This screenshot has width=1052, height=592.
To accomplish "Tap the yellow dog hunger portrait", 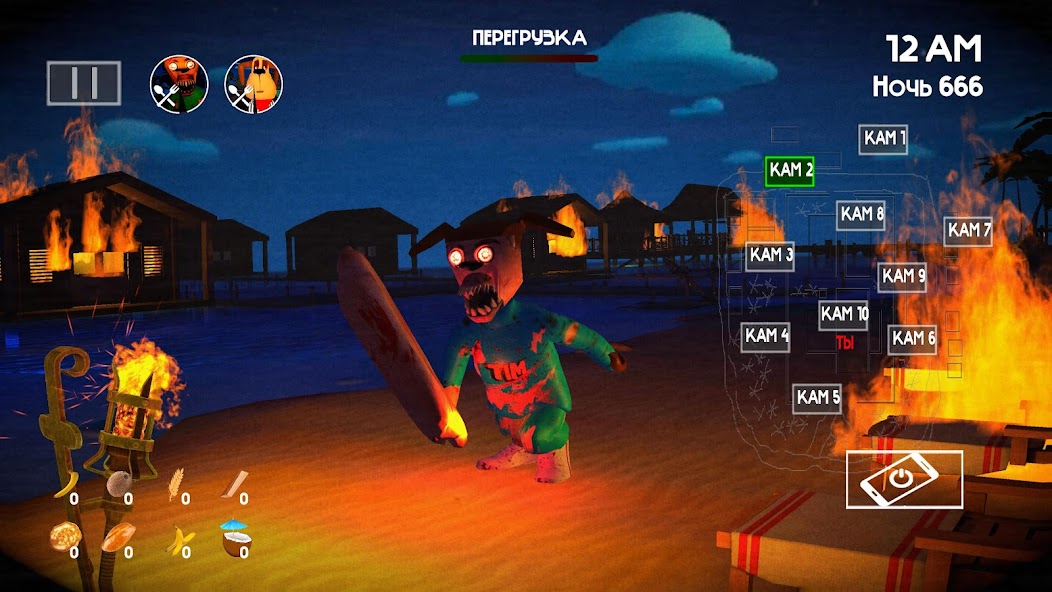I will click(253, 83).
